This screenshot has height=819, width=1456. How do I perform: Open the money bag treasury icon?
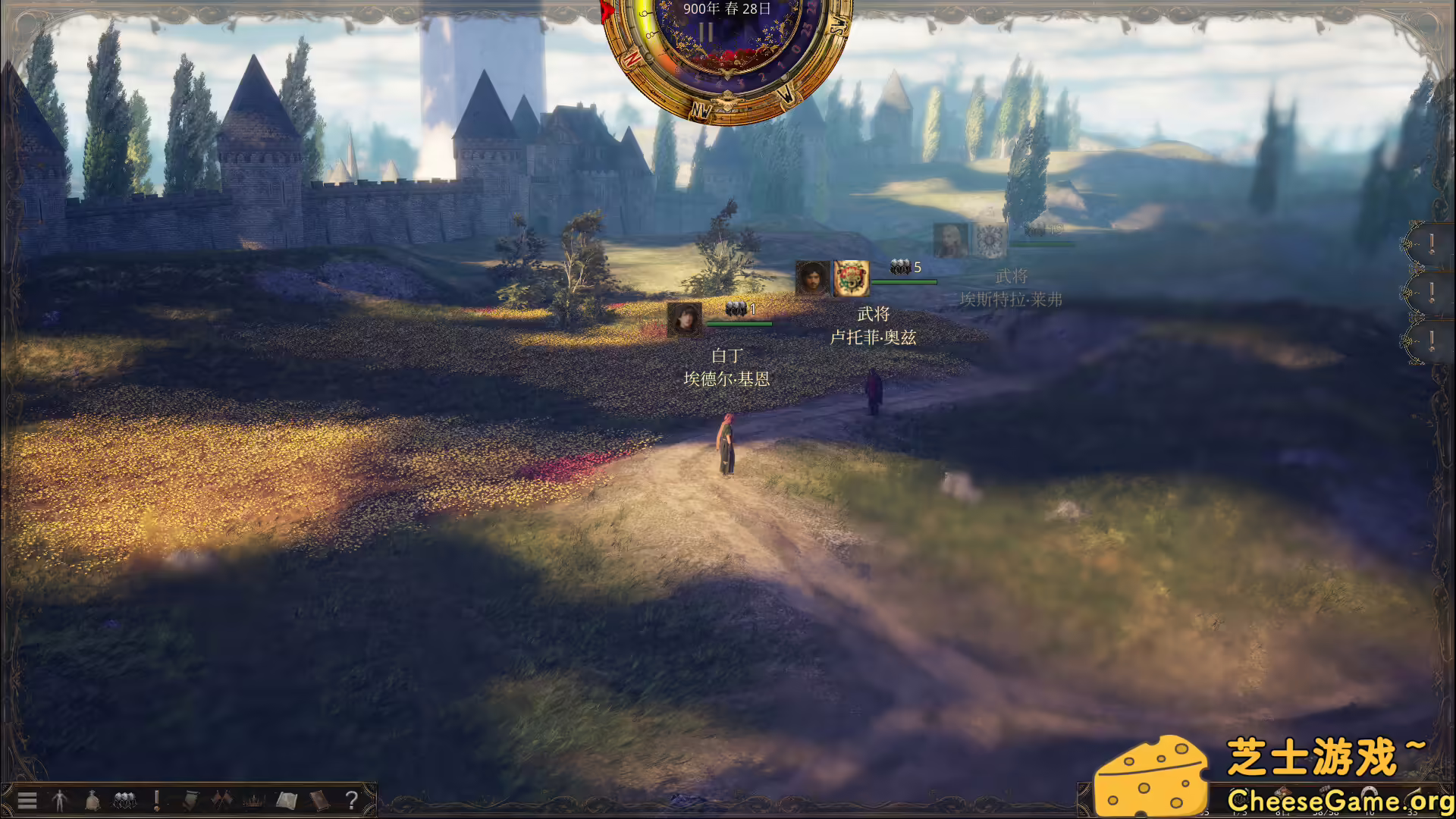point(91,800)
